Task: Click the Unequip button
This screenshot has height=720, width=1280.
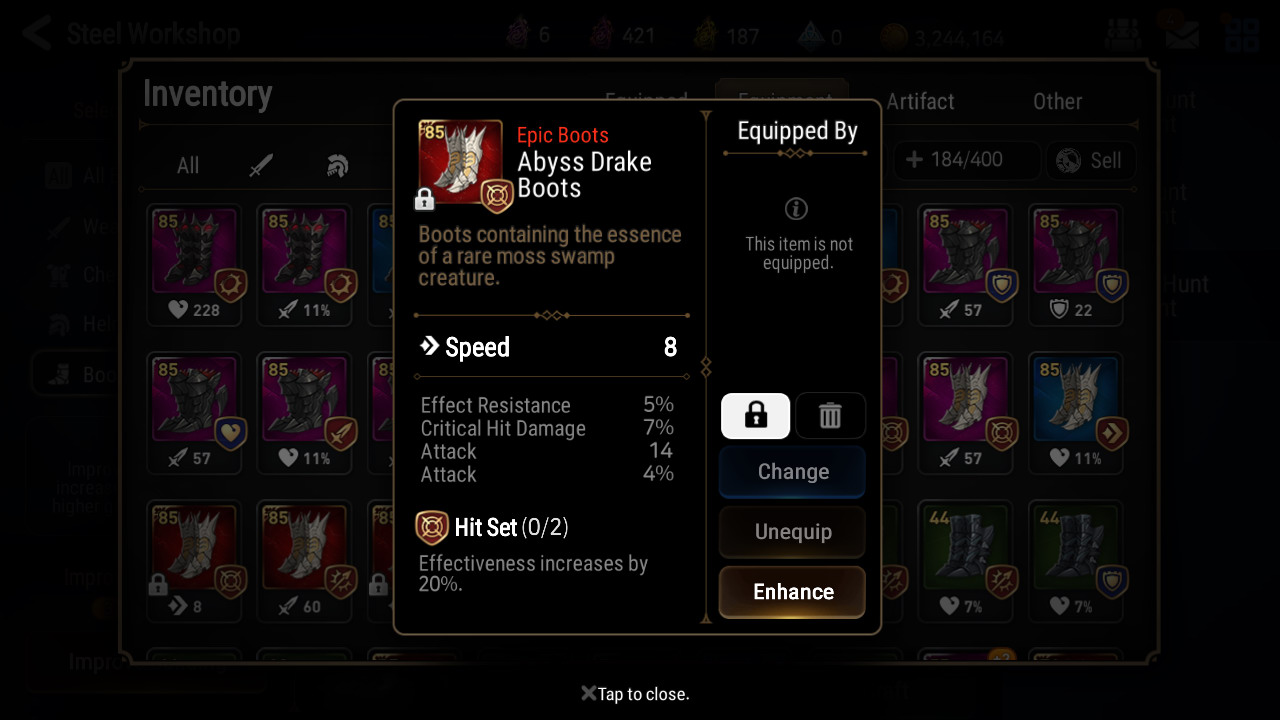Action: [792, 532]
